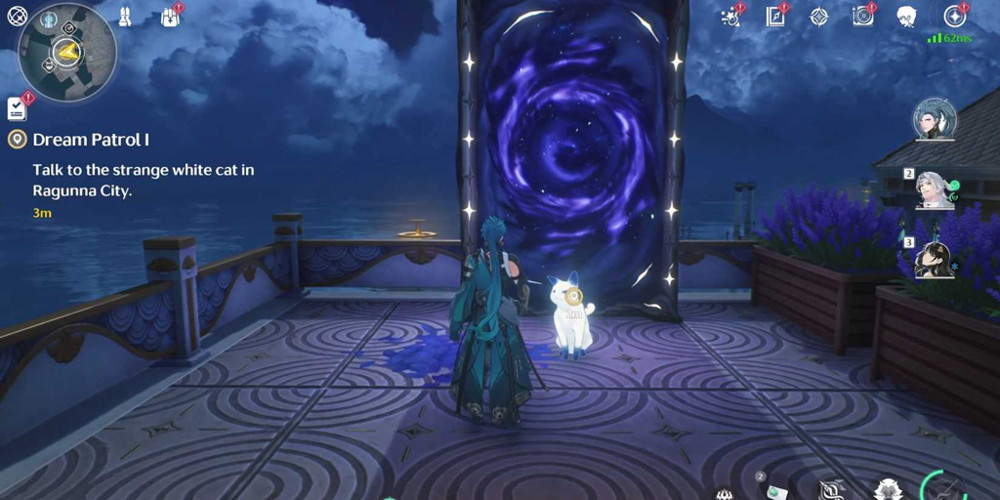The height and width of the screenshot is (500, 1000).
Task: Select the Dream Patrol I quest tracker
Action: coord(90,140)
